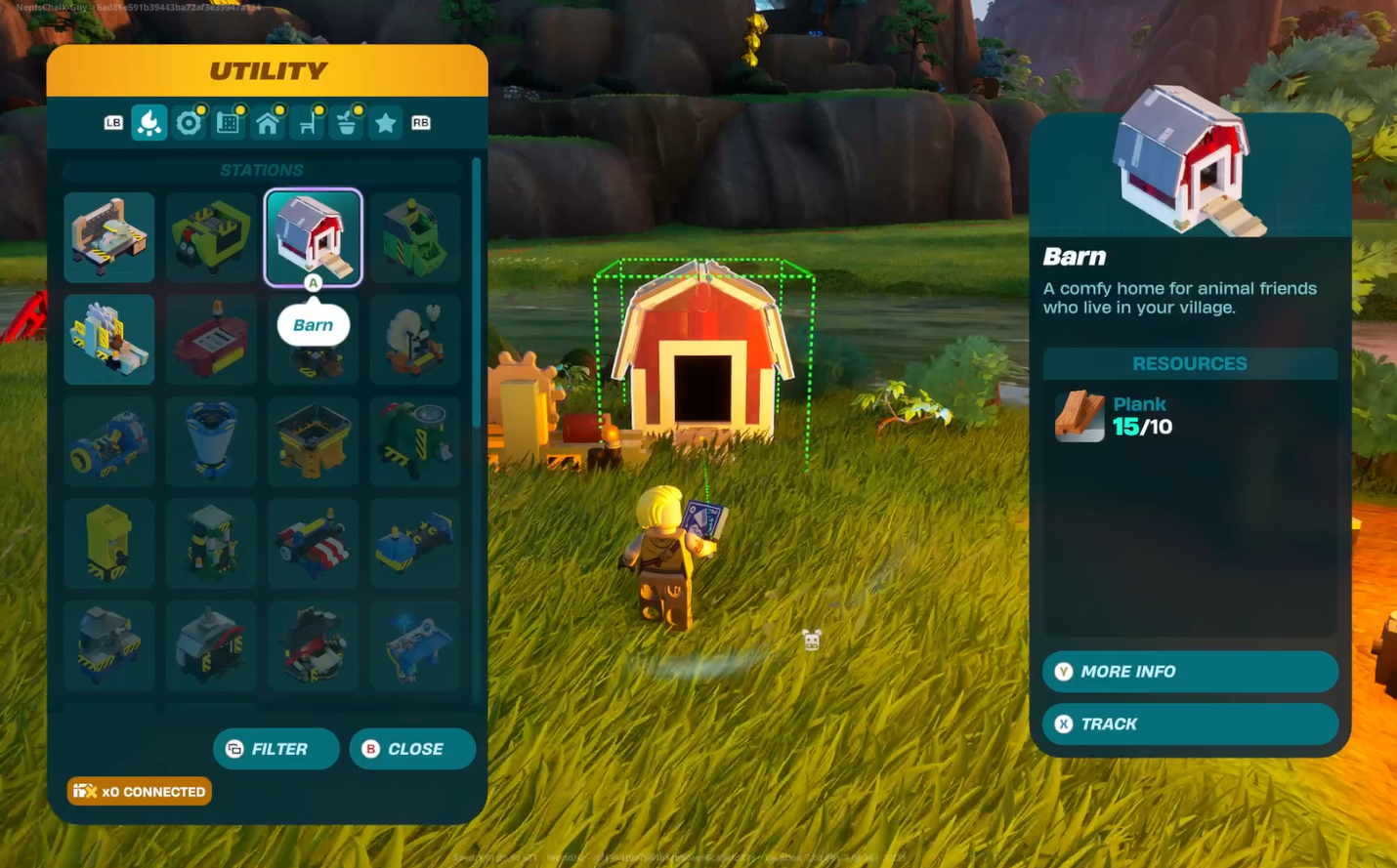Screen dimensions: 1397x868
Task: Choose the crafting bench station tile
Action: pos(109,237)
